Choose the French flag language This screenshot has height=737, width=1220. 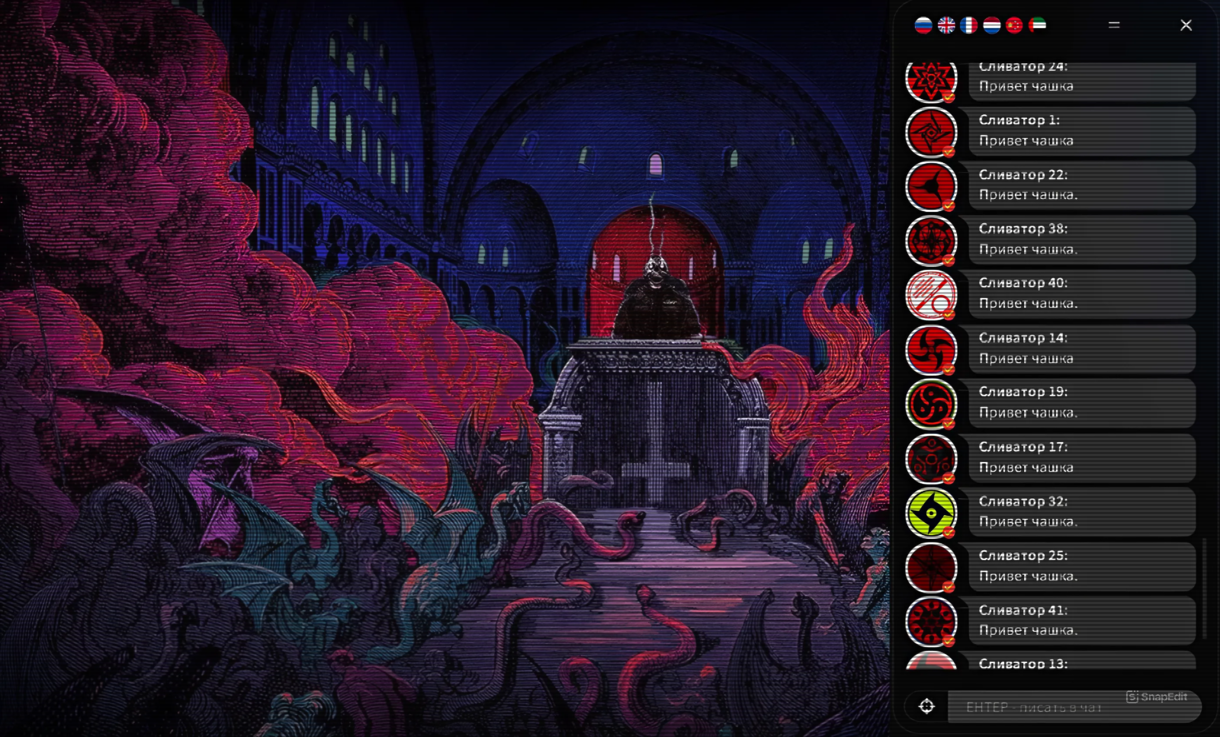[x=969, y=25]
